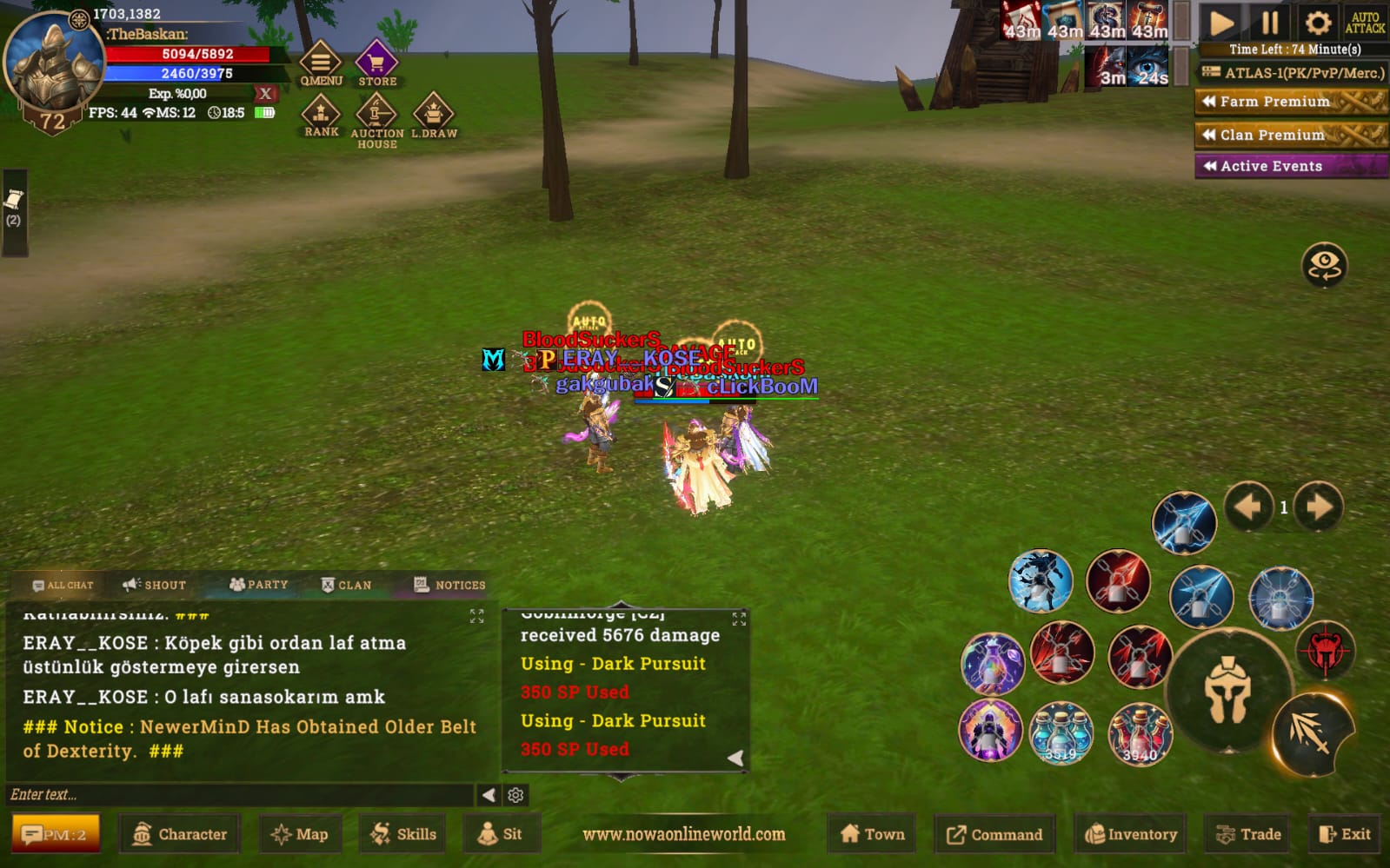Show the Rank leaderboard

tap(321, 116)
